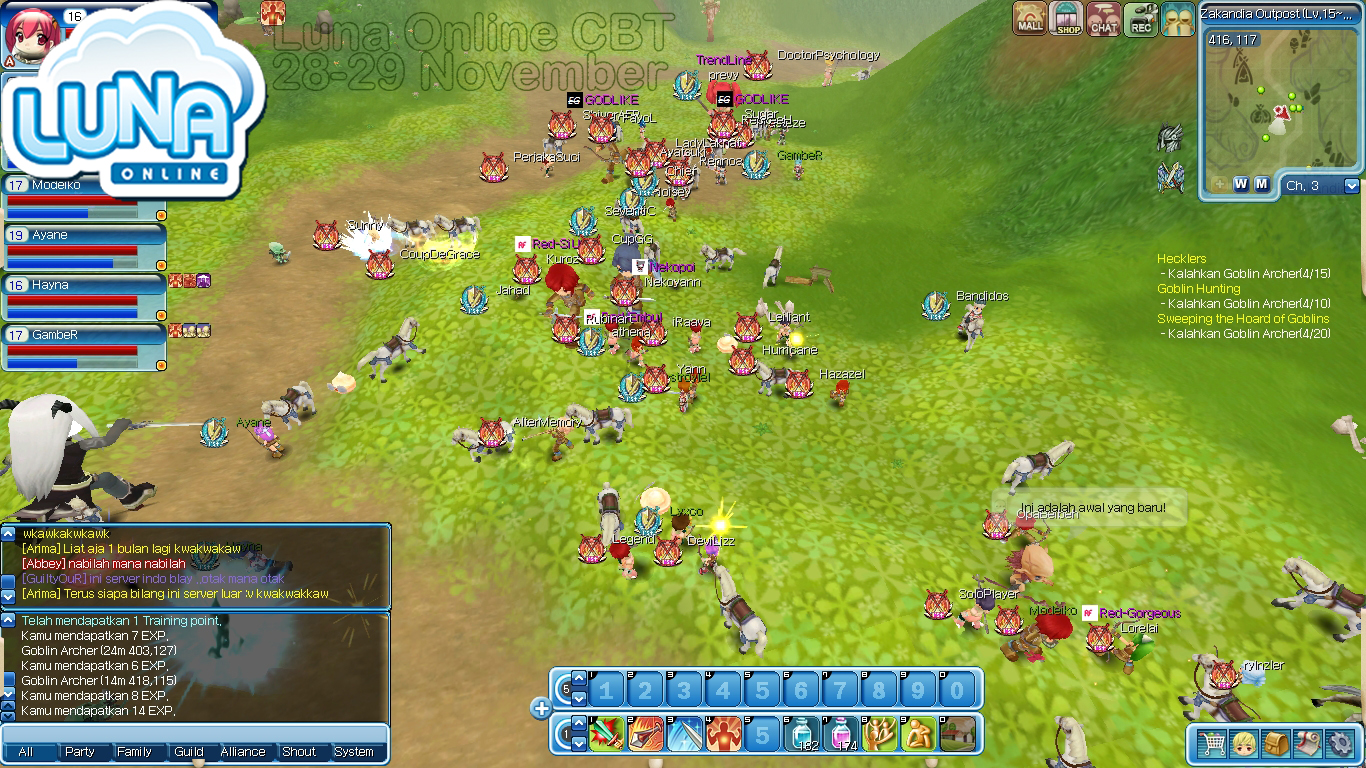Toggle the world map with the W button

1240,184
